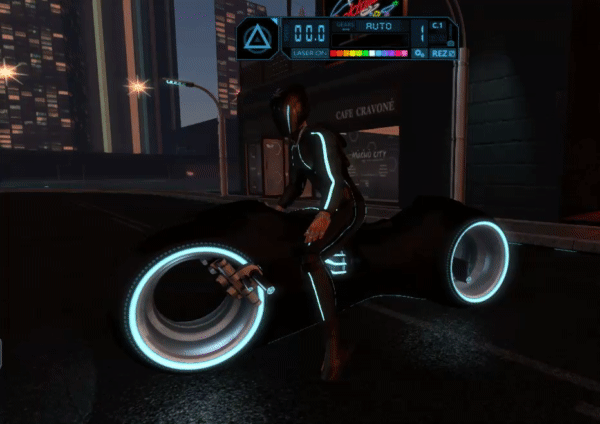Pick the green color swatch
This screenshot has height=424, width=600.
click(x=365, y=53)
